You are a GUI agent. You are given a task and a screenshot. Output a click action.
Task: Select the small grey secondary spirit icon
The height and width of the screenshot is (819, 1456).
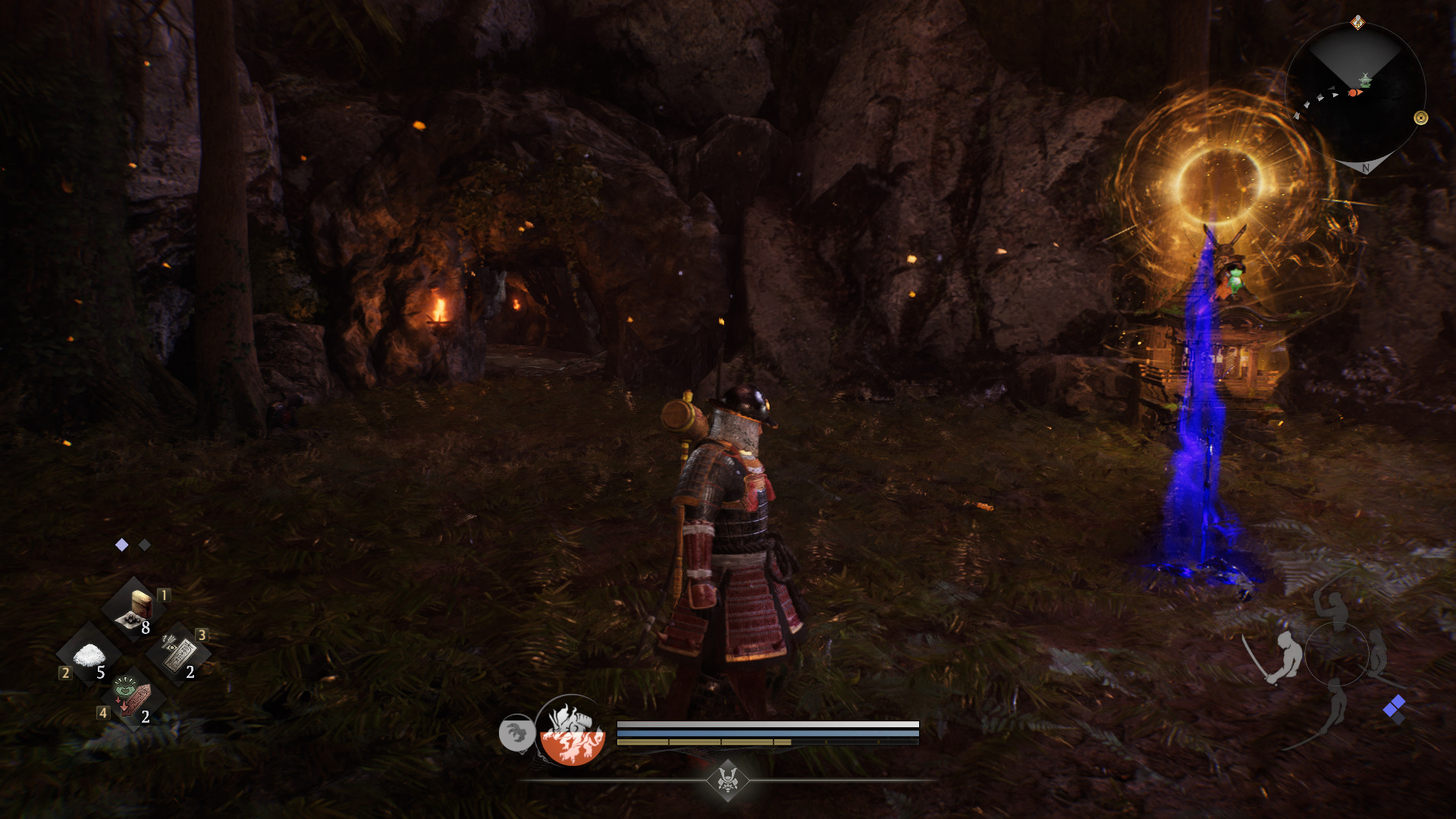tap(516, 733)
